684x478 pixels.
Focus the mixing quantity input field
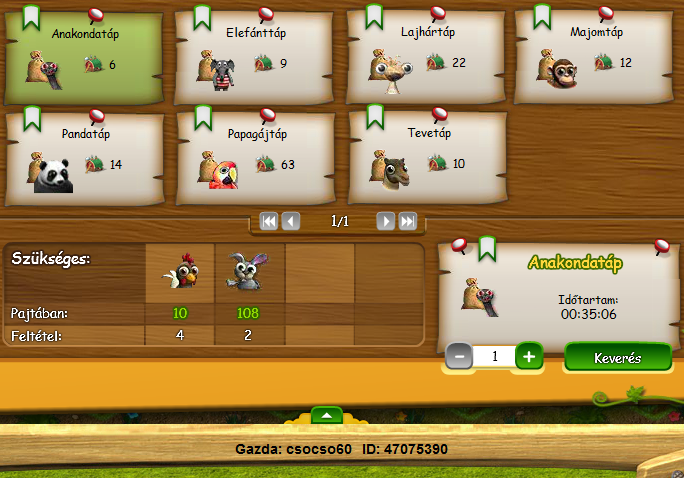494,356
